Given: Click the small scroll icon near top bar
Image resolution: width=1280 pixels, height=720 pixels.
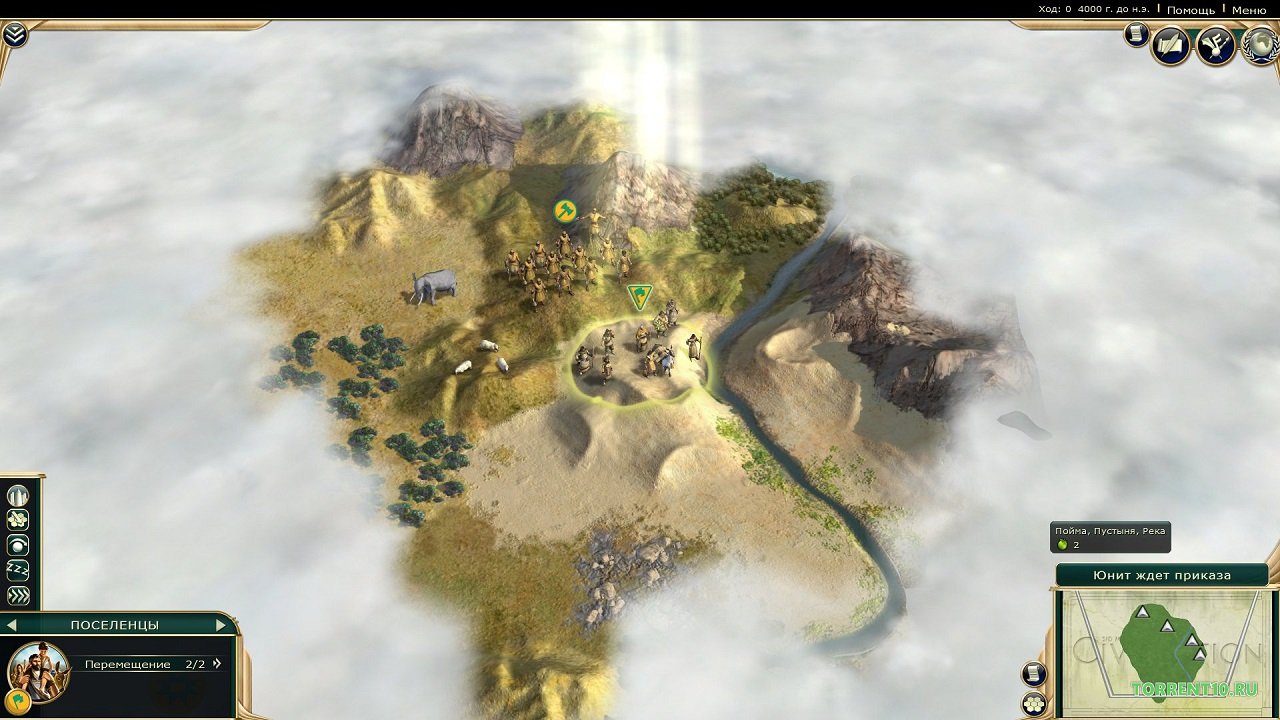Looking at the screenshot, I should pyautogui.click(x=1136, y=35).
